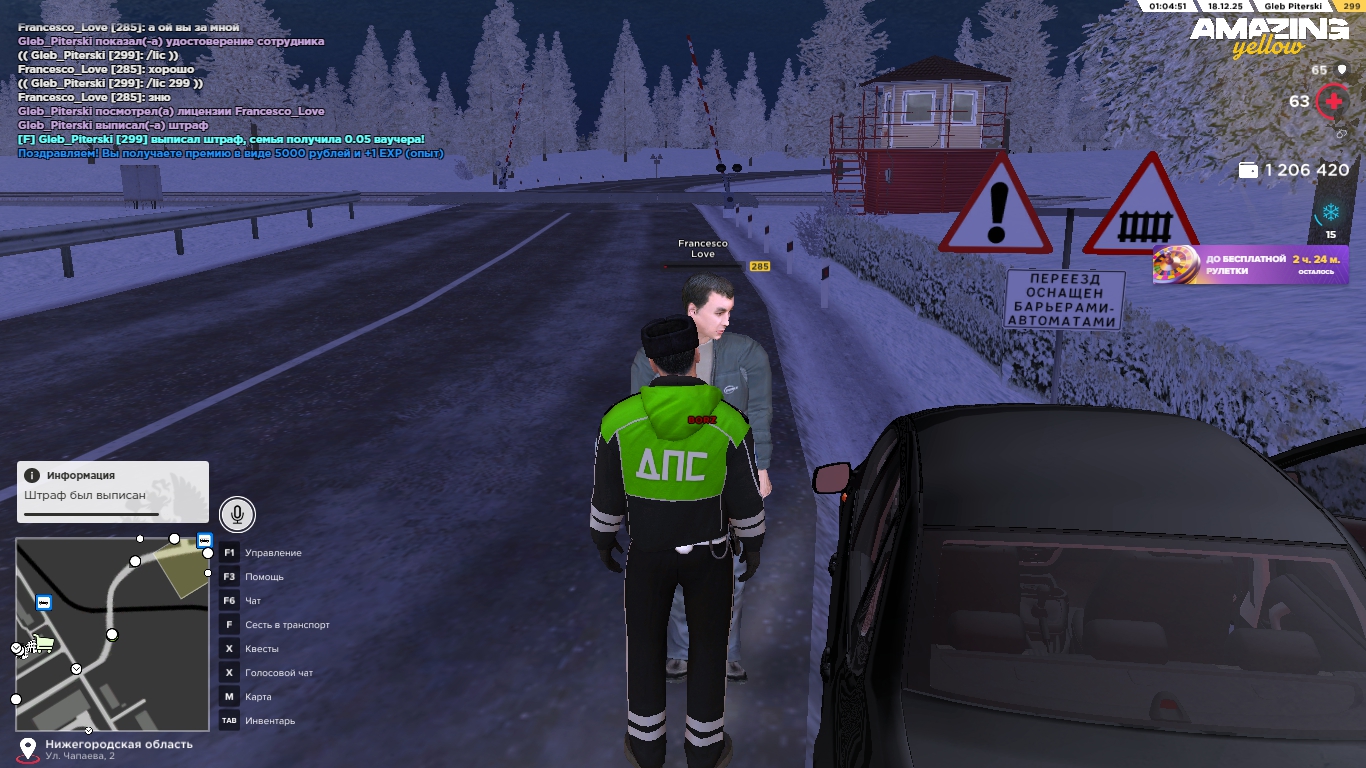Toggle the microphone voice chat icon
The image size is (1366, 768).
point(237,515)
